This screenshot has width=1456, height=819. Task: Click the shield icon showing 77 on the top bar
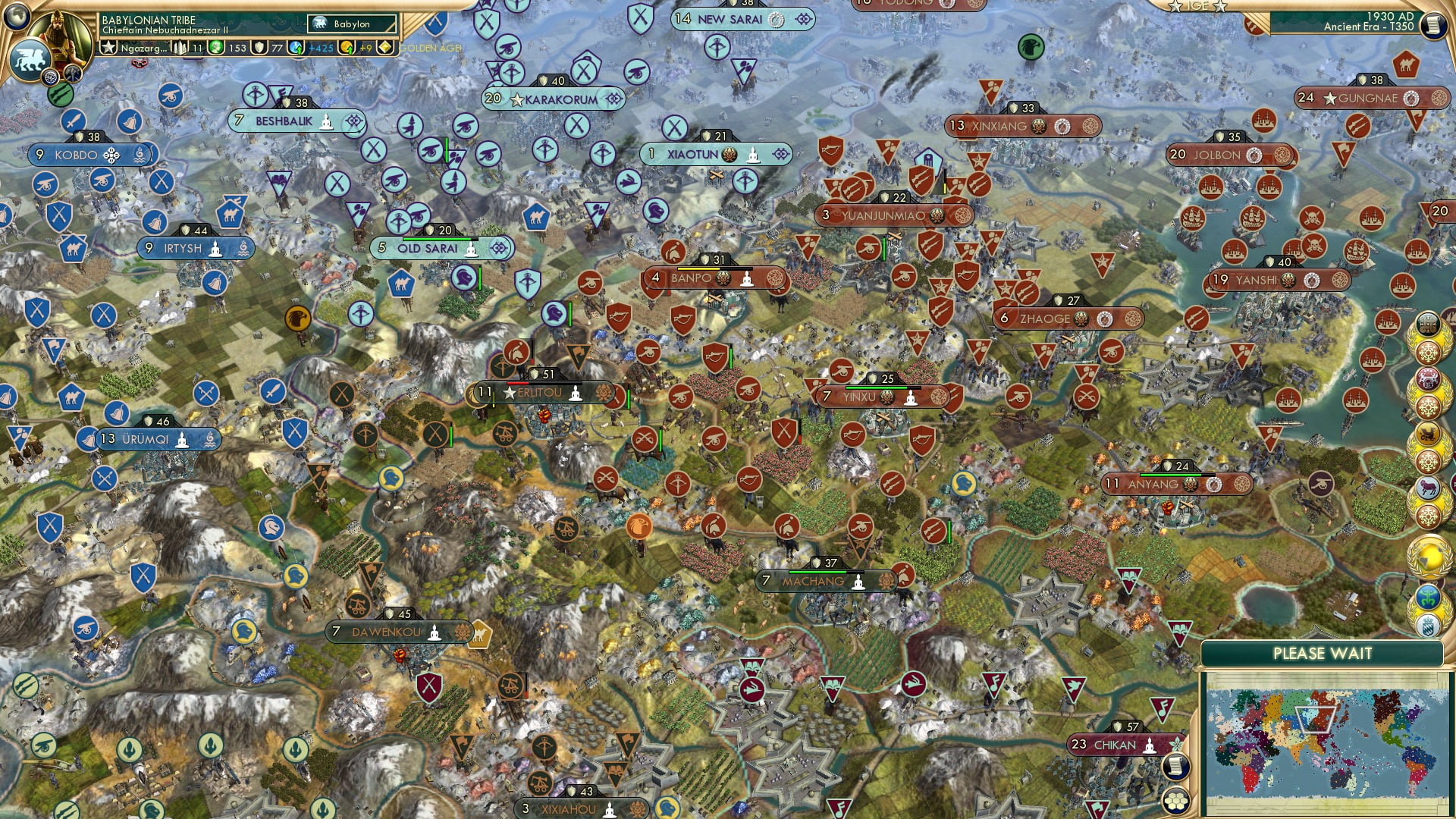pos(260,48)
